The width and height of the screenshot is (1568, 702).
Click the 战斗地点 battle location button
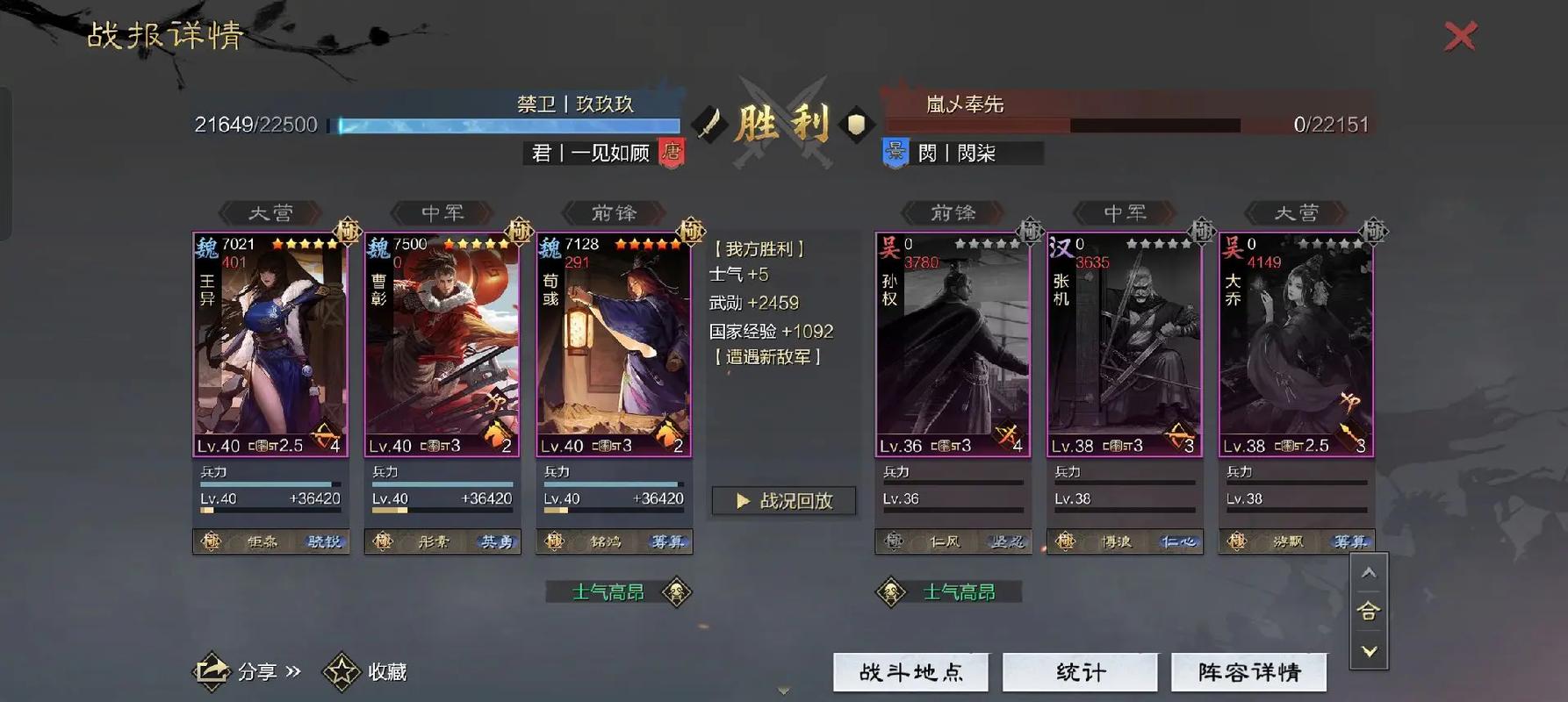coord(910,671)
